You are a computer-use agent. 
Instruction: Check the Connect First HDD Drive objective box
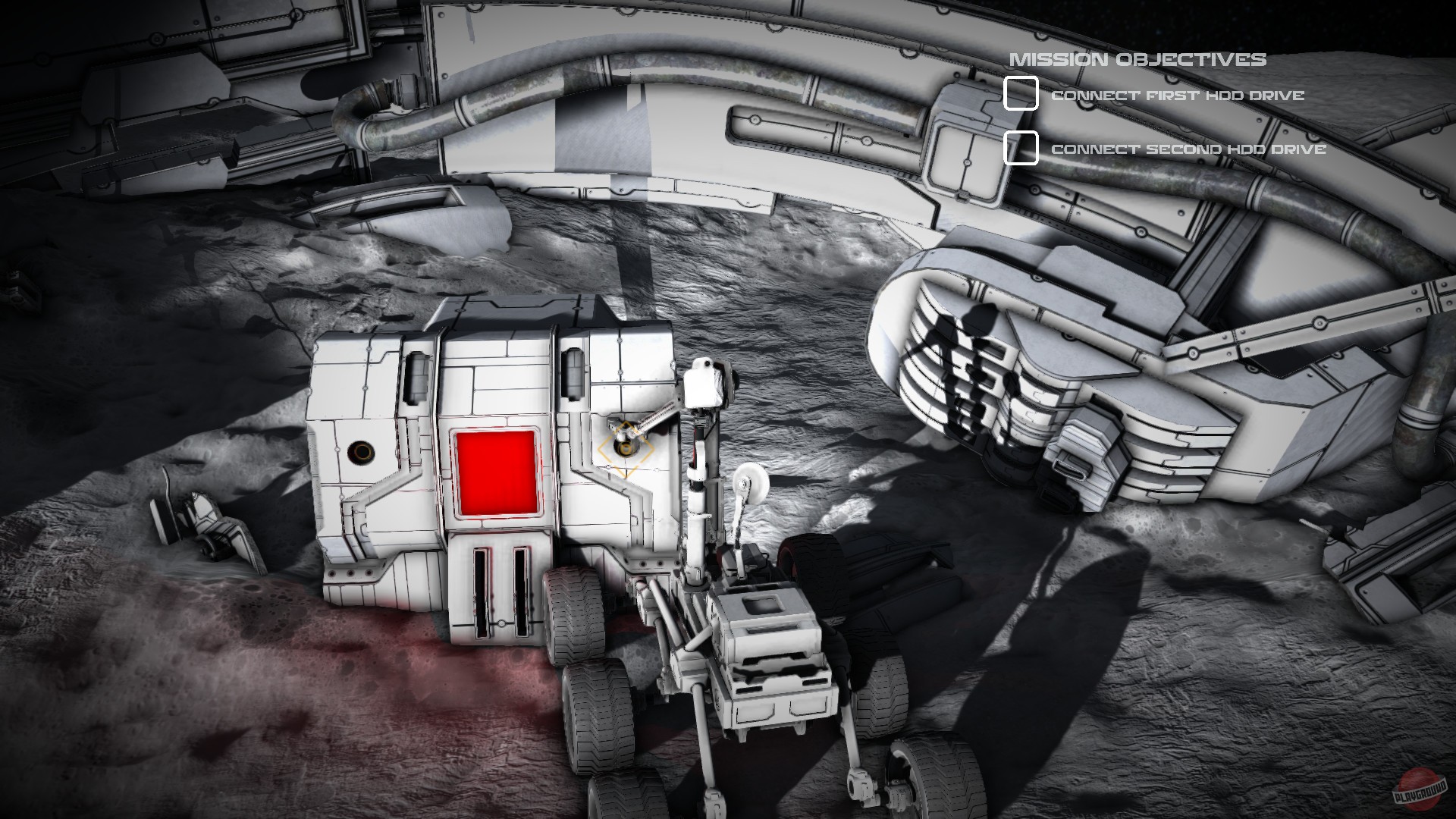point(1021,94)
